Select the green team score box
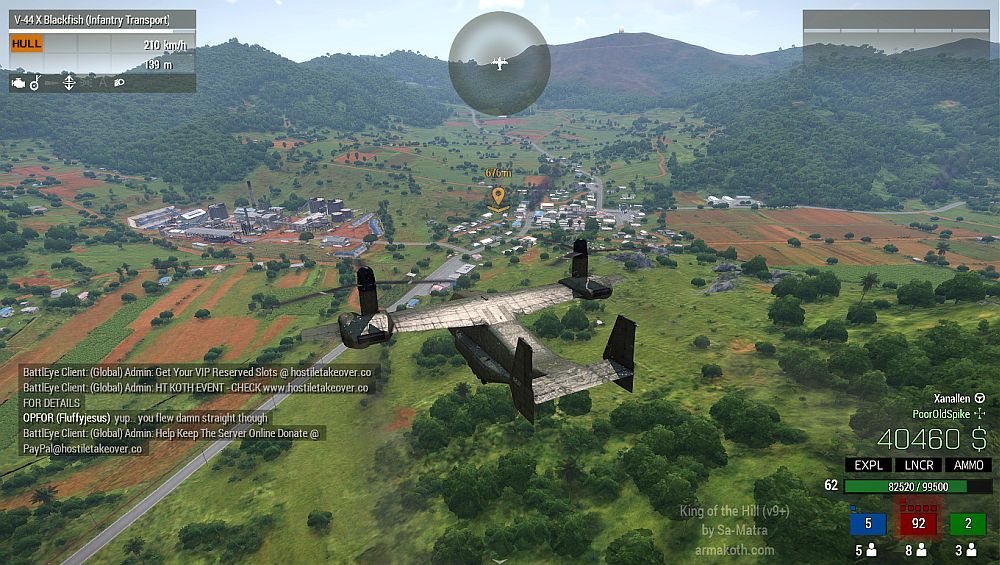The height and width of the screenshot is (565, 1000). point(968,524)
